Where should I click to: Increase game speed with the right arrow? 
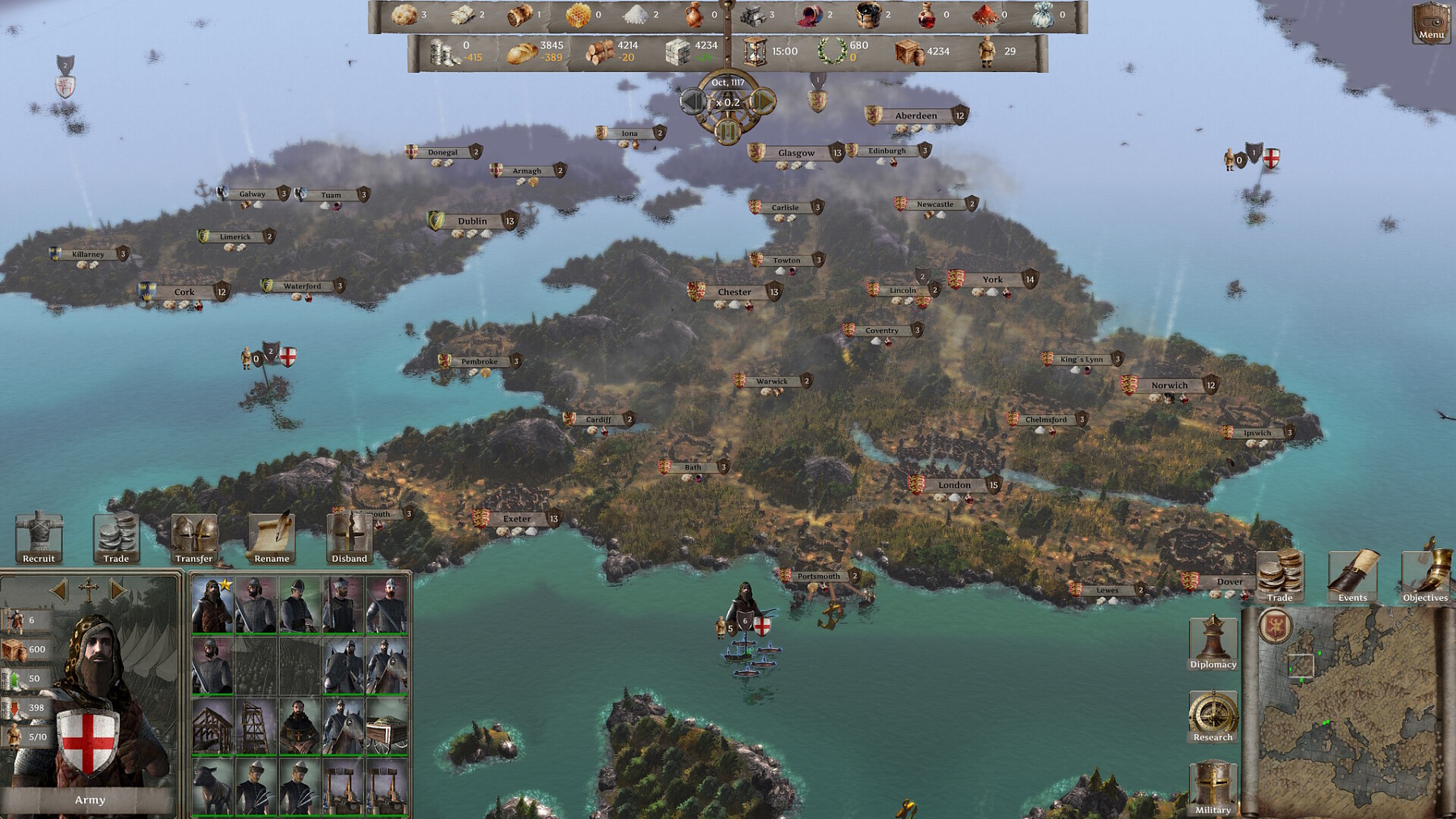pyautogui.click(x=763, y=102)
